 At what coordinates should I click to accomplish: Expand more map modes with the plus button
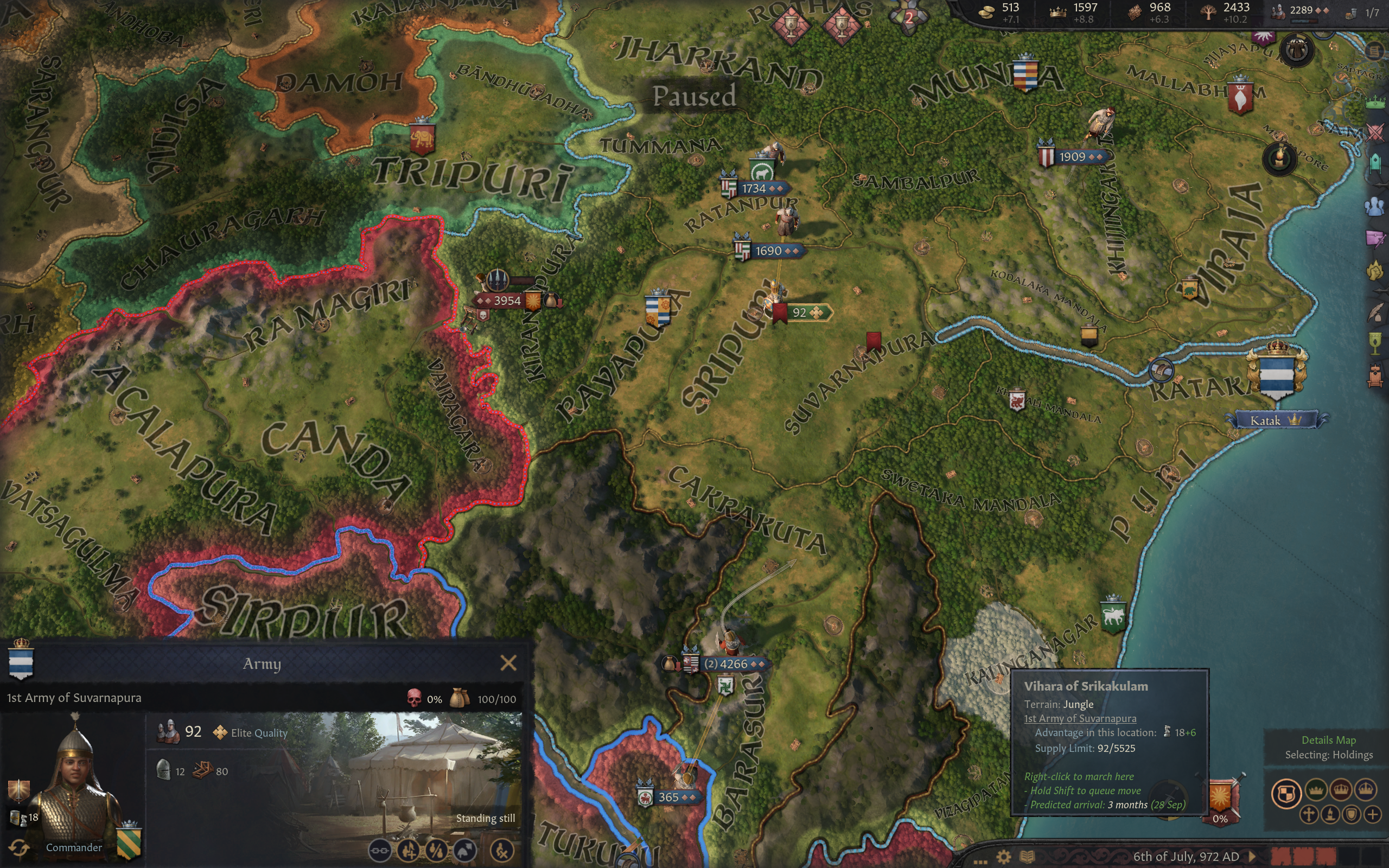pos(1372,814)
